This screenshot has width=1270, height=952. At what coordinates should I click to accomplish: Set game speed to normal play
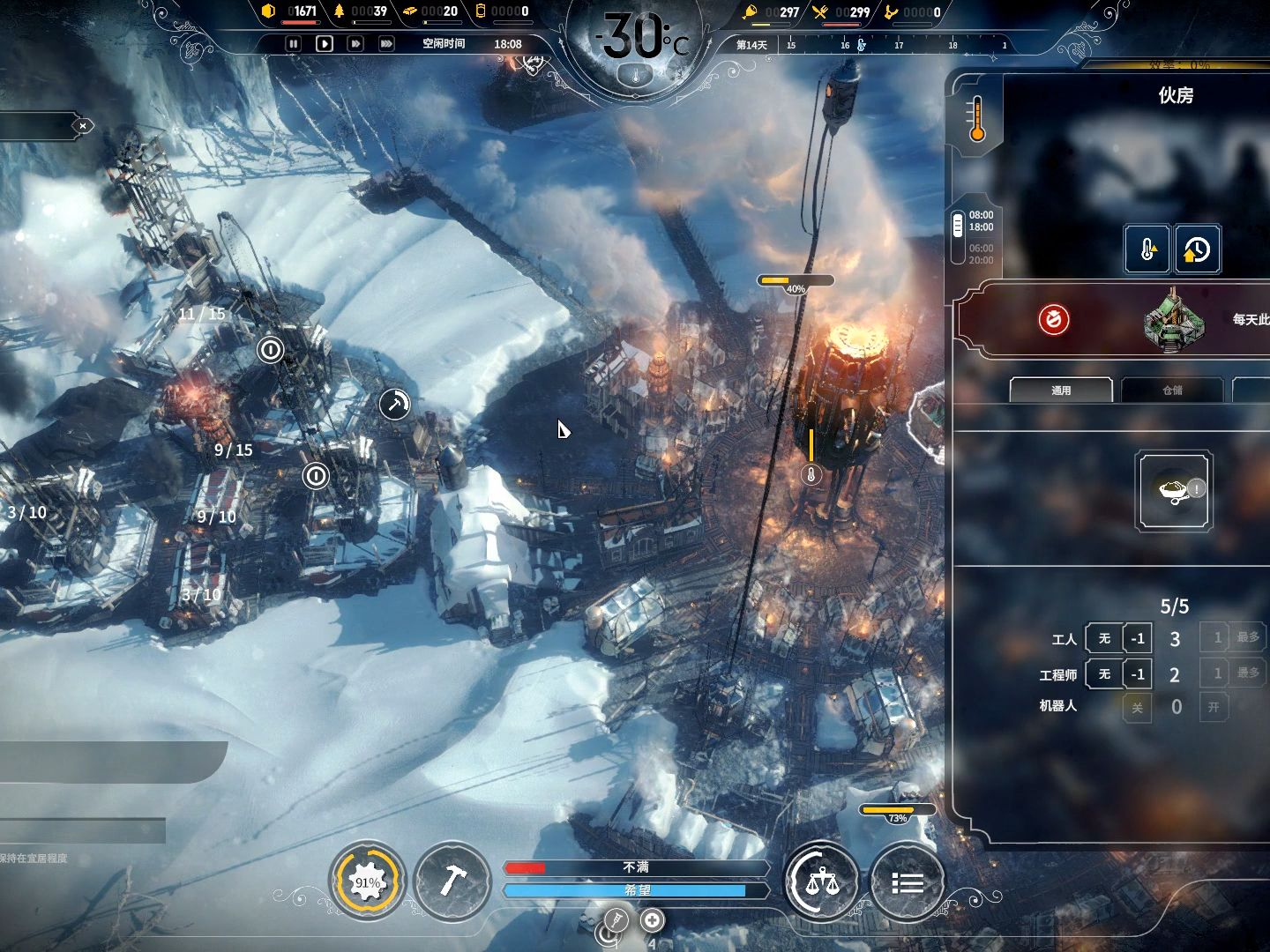325,43
